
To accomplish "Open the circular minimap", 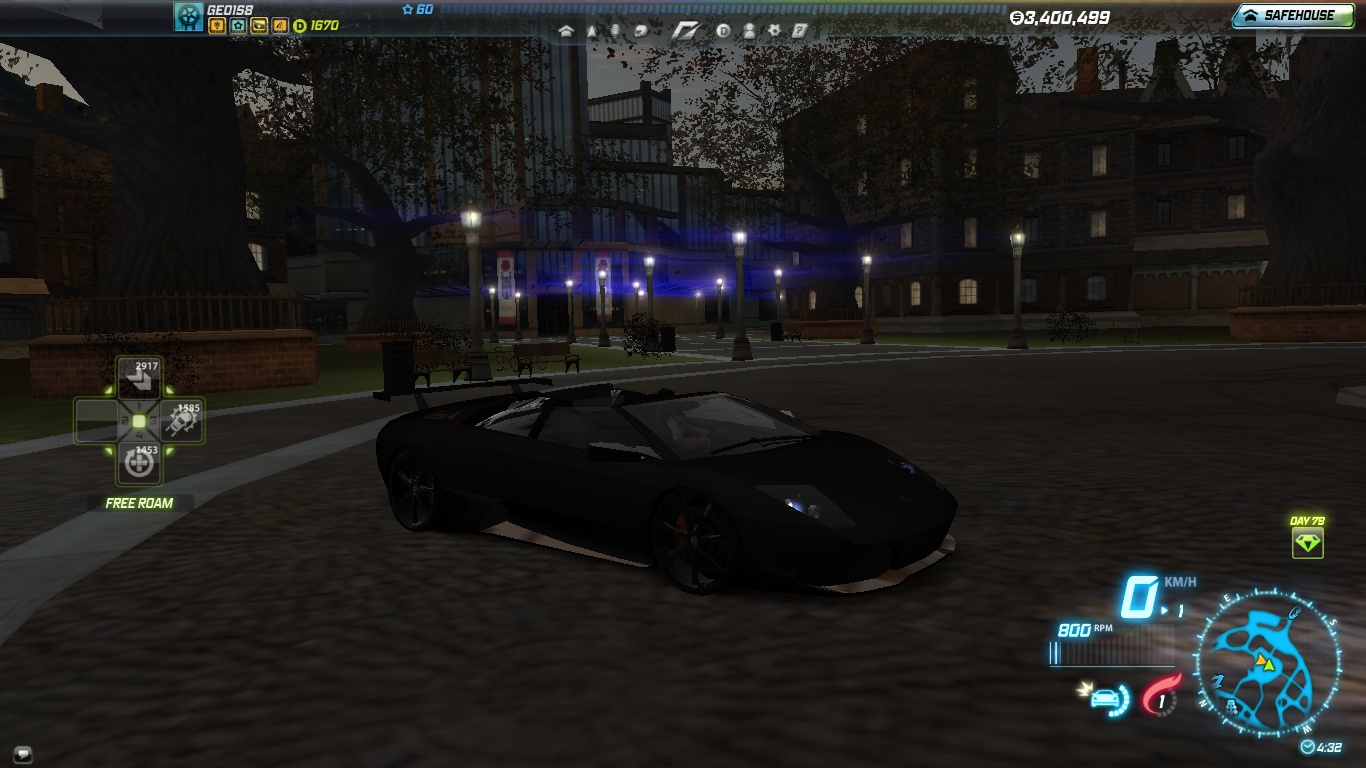I will coord(1267,661).
